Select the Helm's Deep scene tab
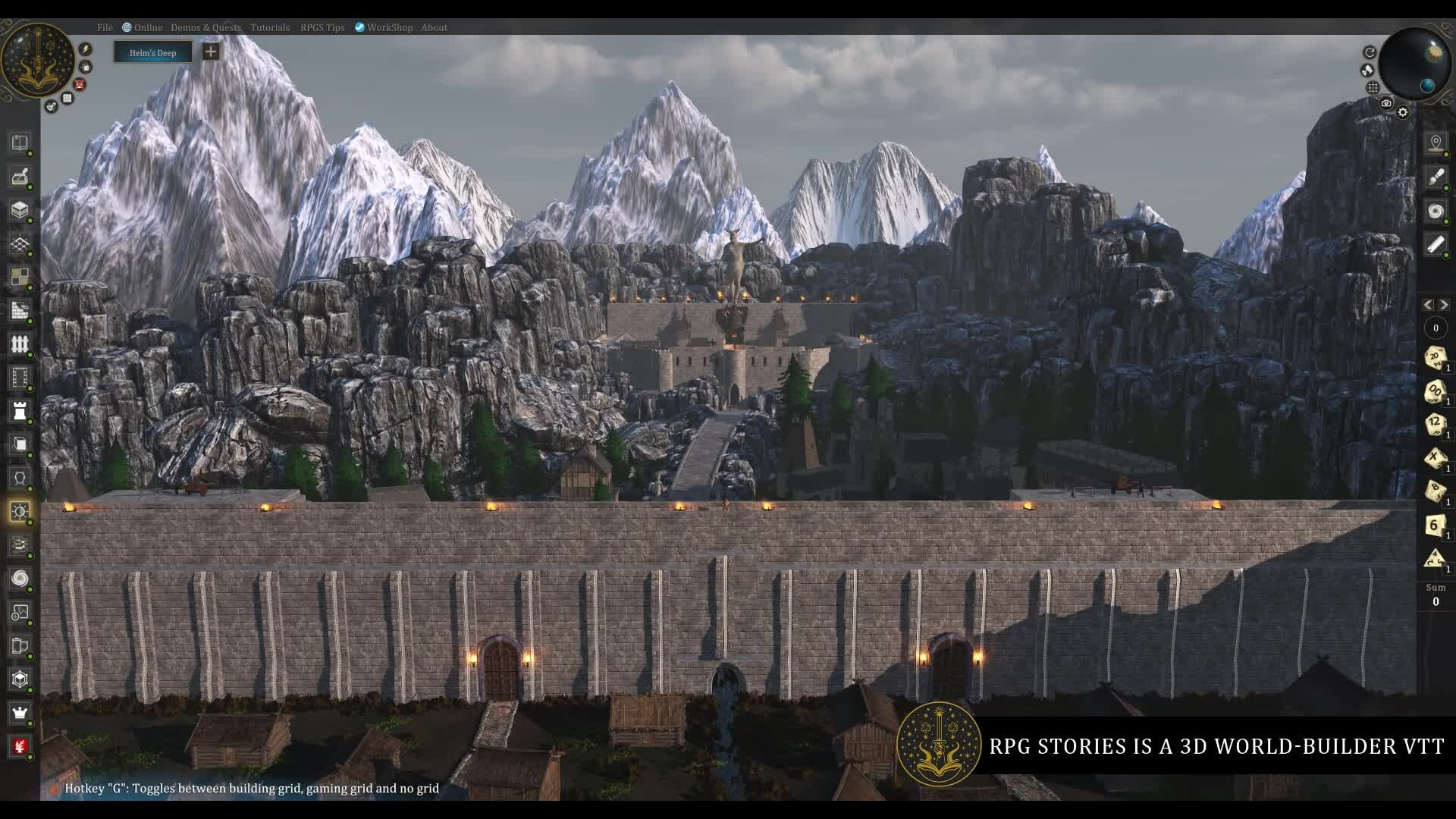Viewport: 1456px width, 819px height. tap(152, 52)
